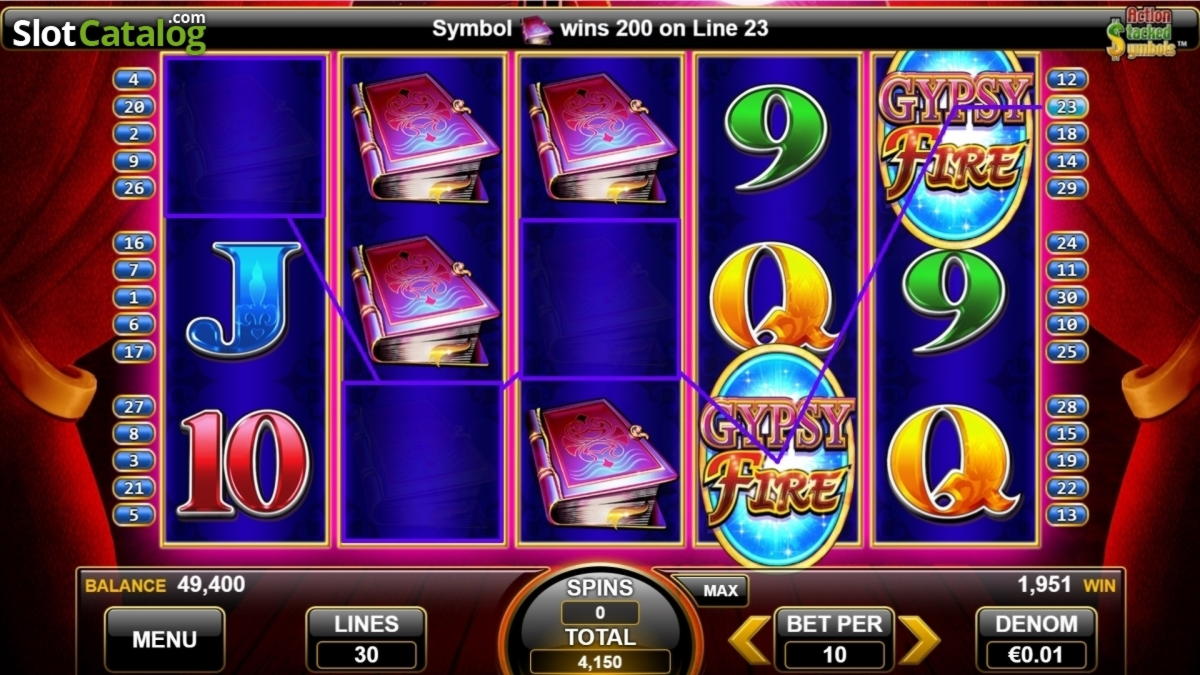Increase bet per line with right arrow

(918, 640)
